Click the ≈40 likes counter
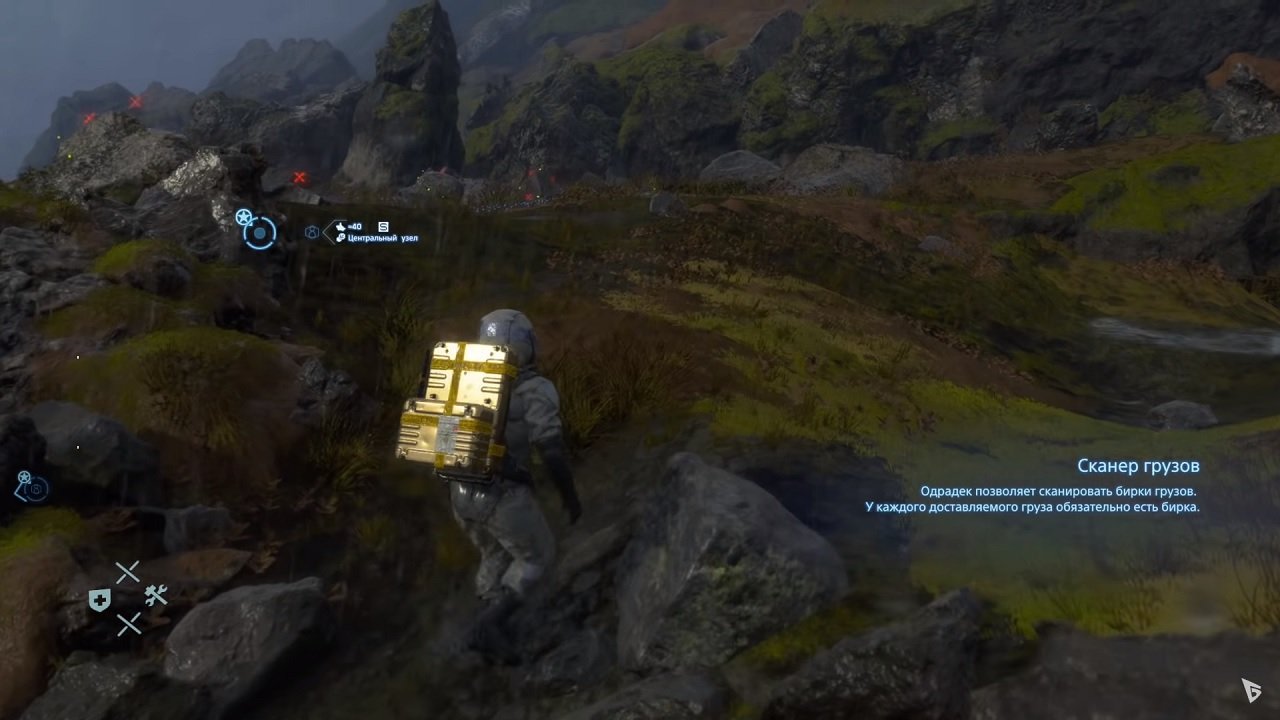Viewport: 1280px width, 720px height. tap(354, 226)
